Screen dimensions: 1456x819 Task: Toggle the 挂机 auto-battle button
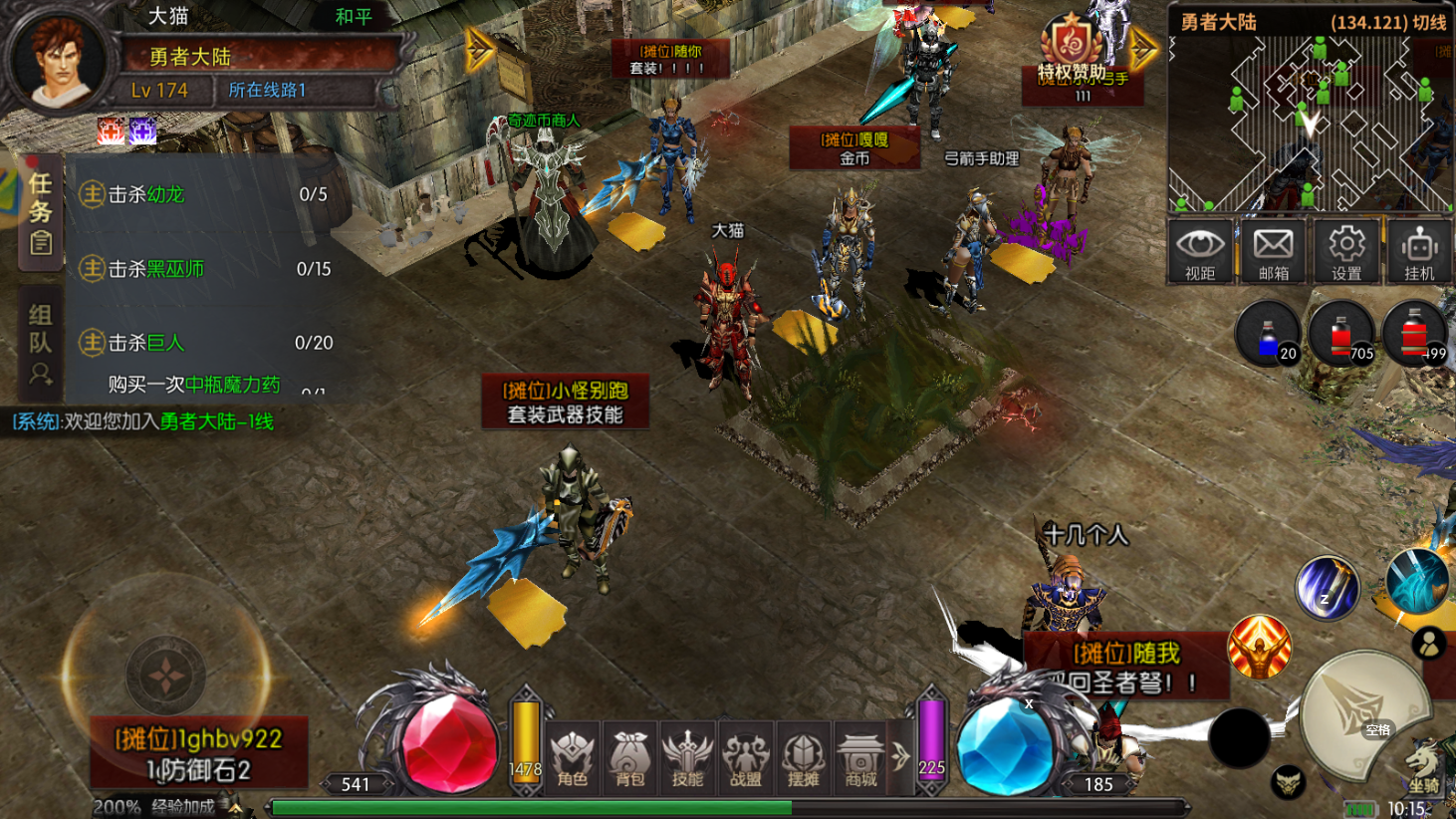[x=1419, y=251]
